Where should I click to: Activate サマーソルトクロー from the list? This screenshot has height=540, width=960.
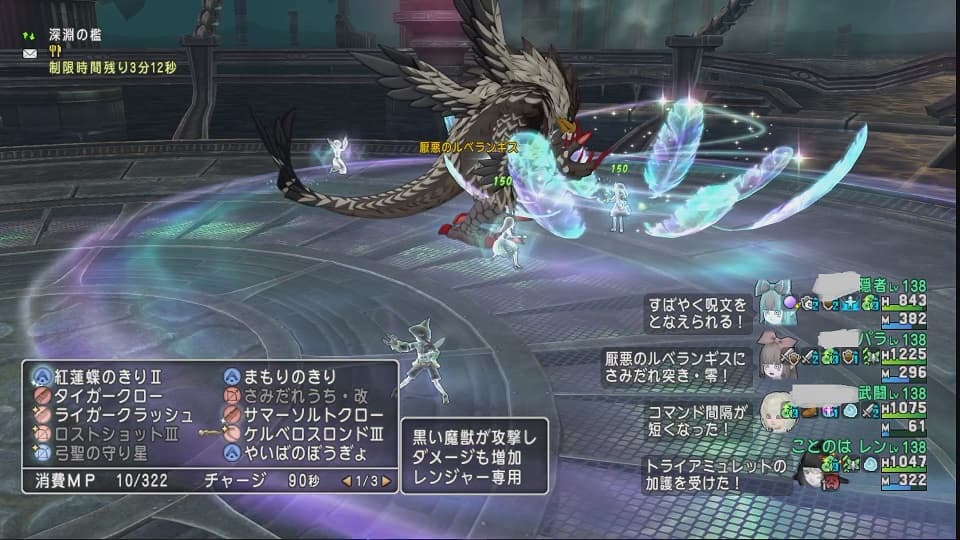(306, 415)
